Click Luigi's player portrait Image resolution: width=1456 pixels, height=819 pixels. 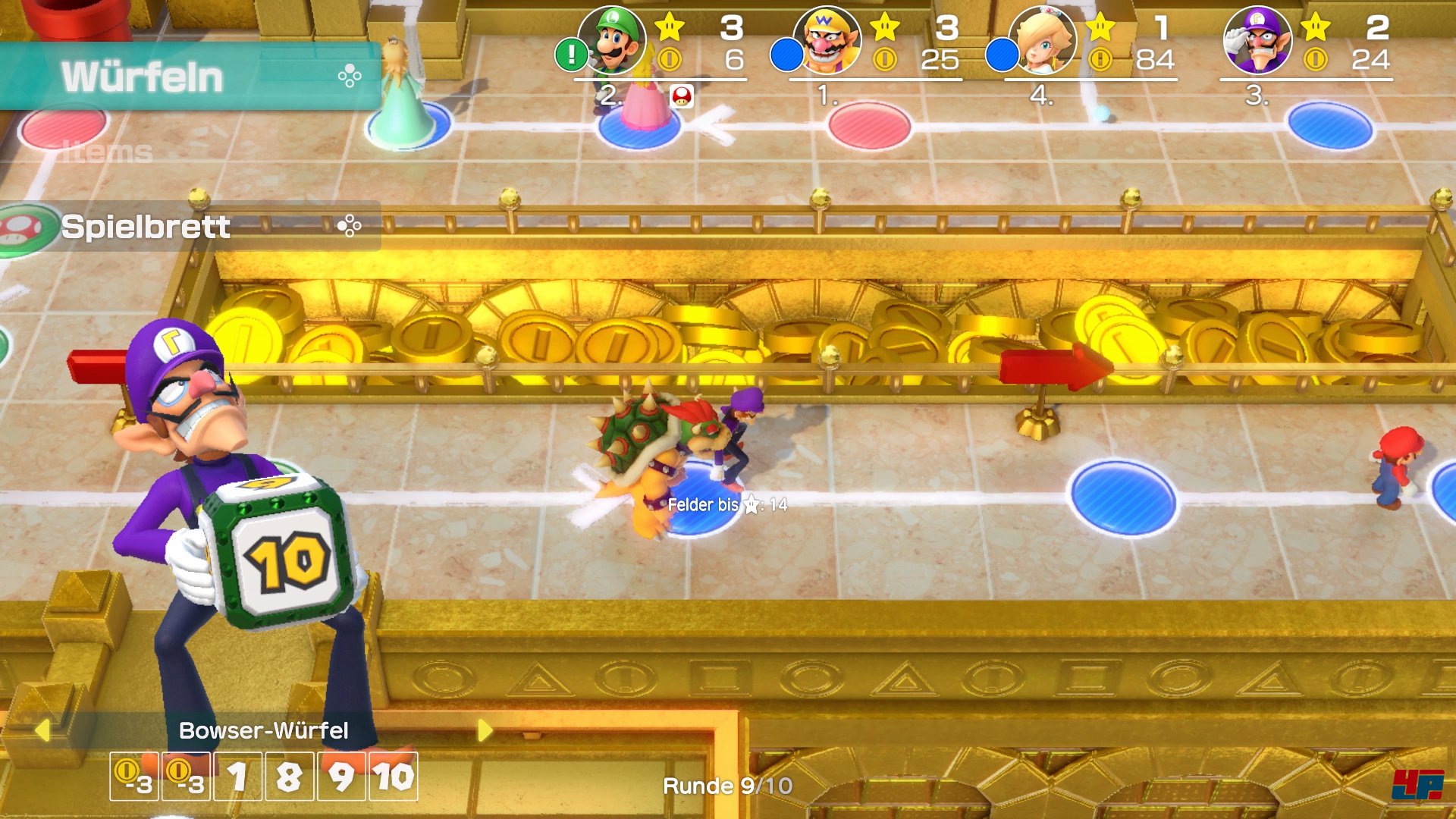[611, 41]
